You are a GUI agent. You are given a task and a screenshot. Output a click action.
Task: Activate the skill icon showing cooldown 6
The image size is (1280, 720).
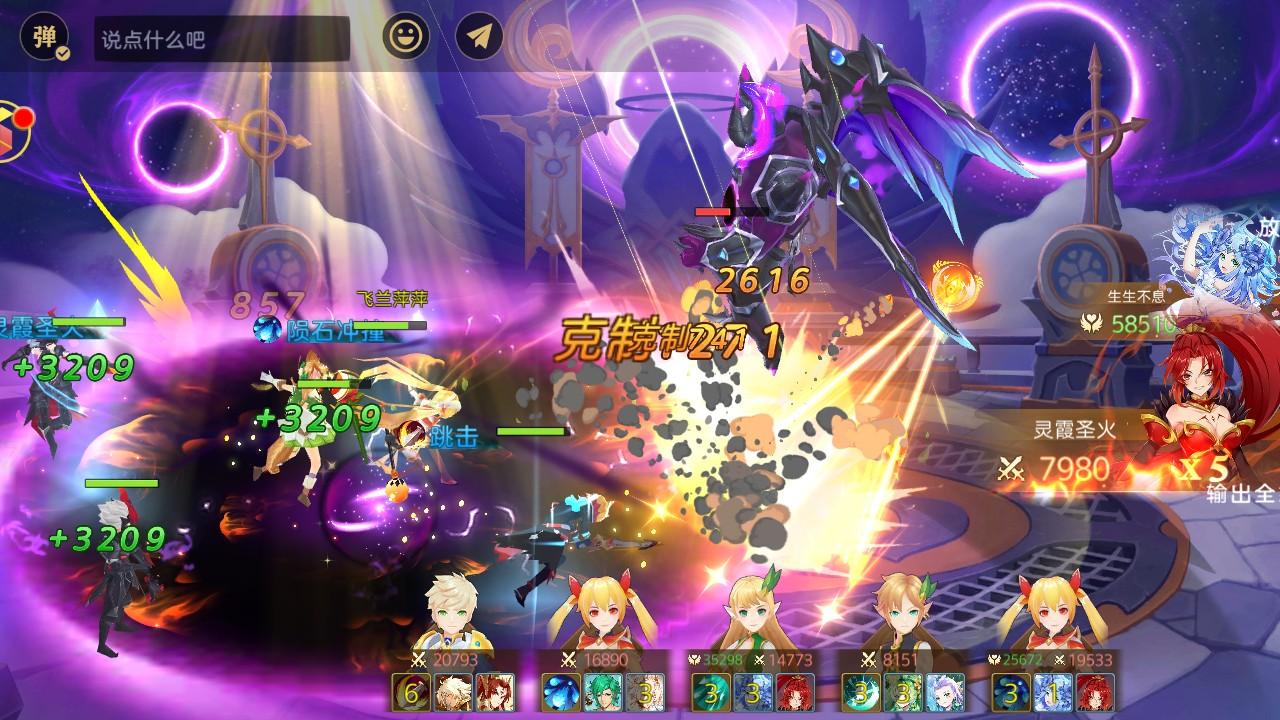(411, 692)
